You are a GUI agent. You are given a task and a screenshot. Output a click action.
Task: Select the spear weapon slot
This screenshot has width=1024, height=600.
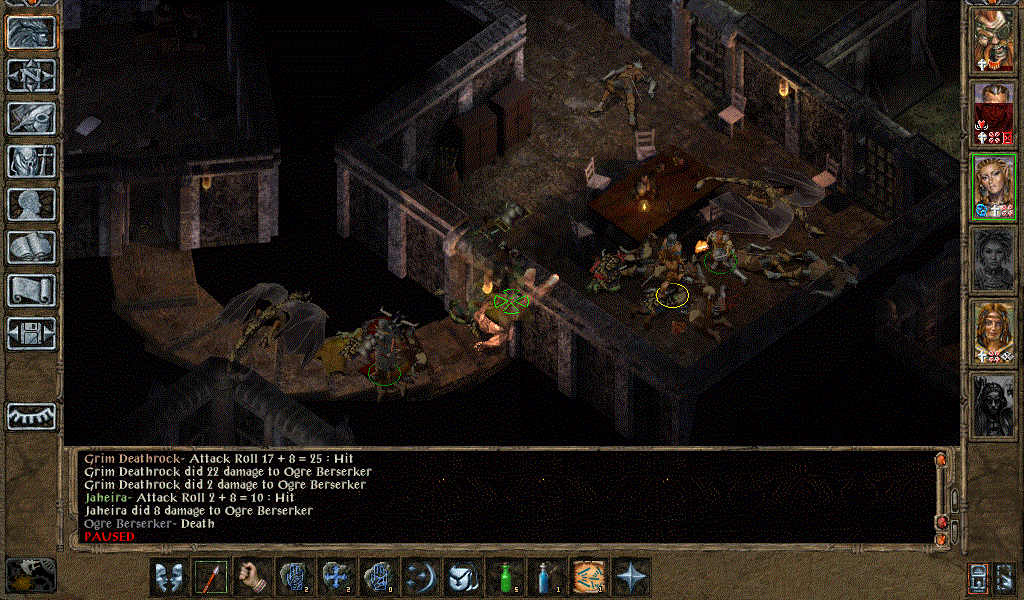(x=211, y=577)
